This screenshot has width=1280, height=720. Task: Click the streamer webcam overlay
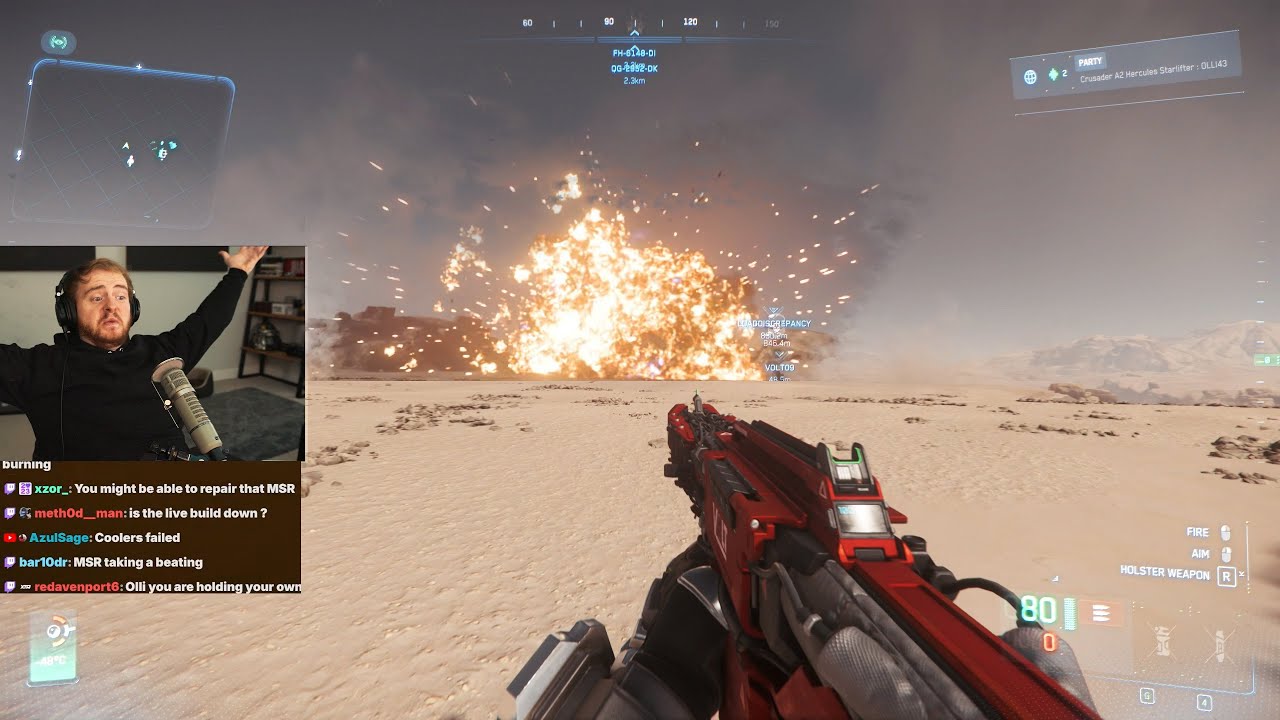point(152,352)
